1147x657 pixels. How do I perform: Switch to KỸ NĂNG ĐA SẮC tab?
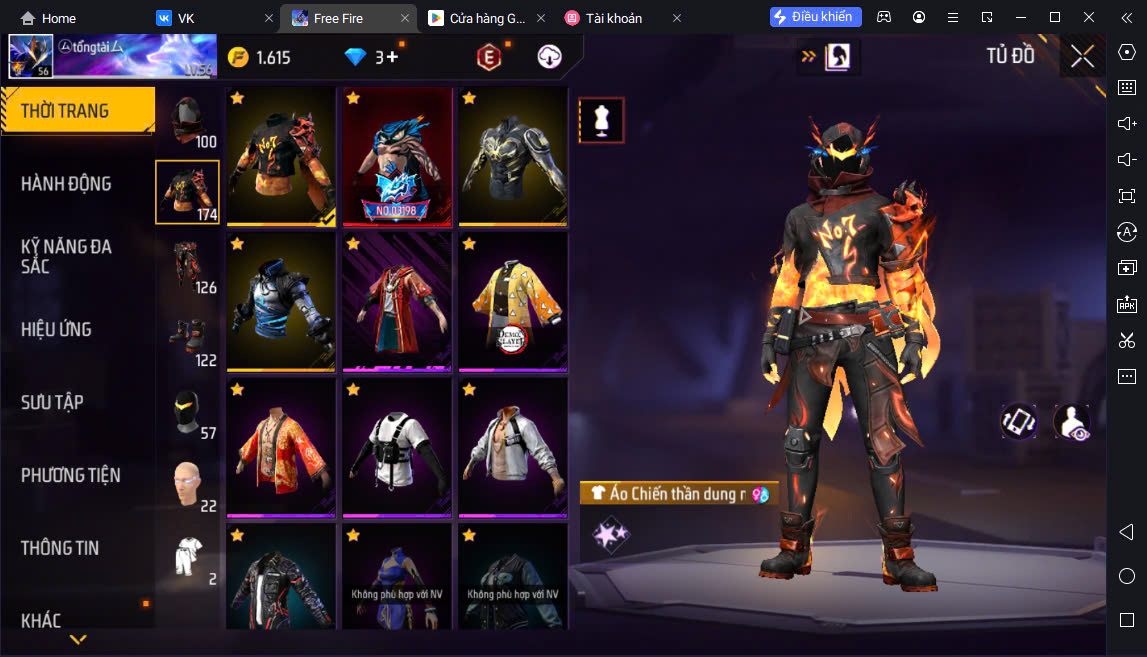pyautogui.click(x=66, y=256)
